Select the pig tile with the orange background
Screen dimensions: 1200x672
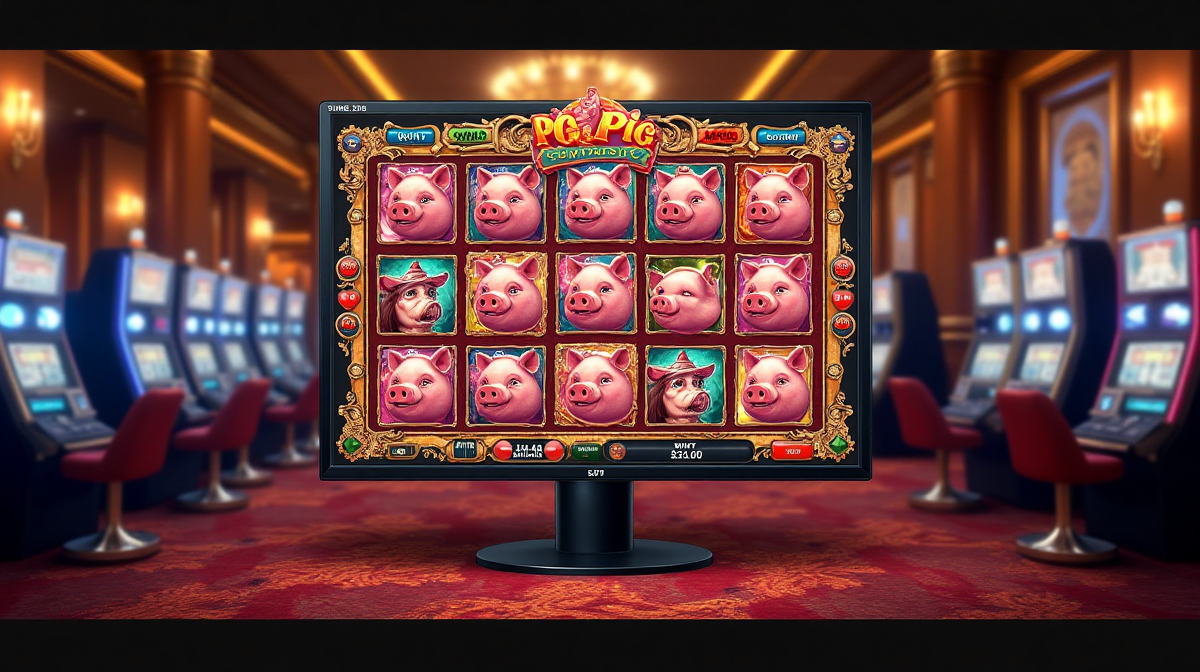click(x=775, y=201)
